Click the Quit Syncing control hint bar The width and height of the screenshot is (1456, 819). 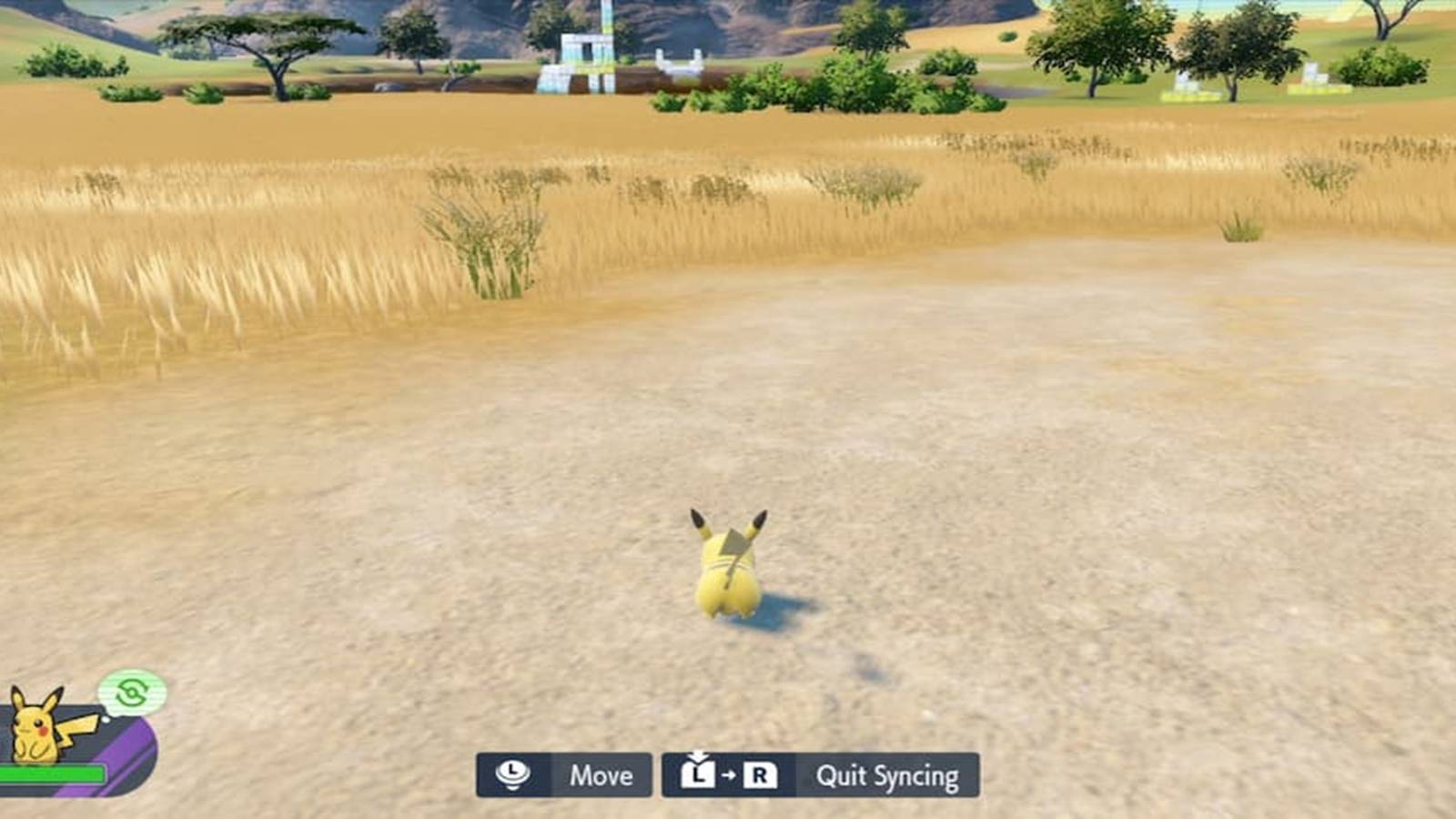click(x=819, y=776)
